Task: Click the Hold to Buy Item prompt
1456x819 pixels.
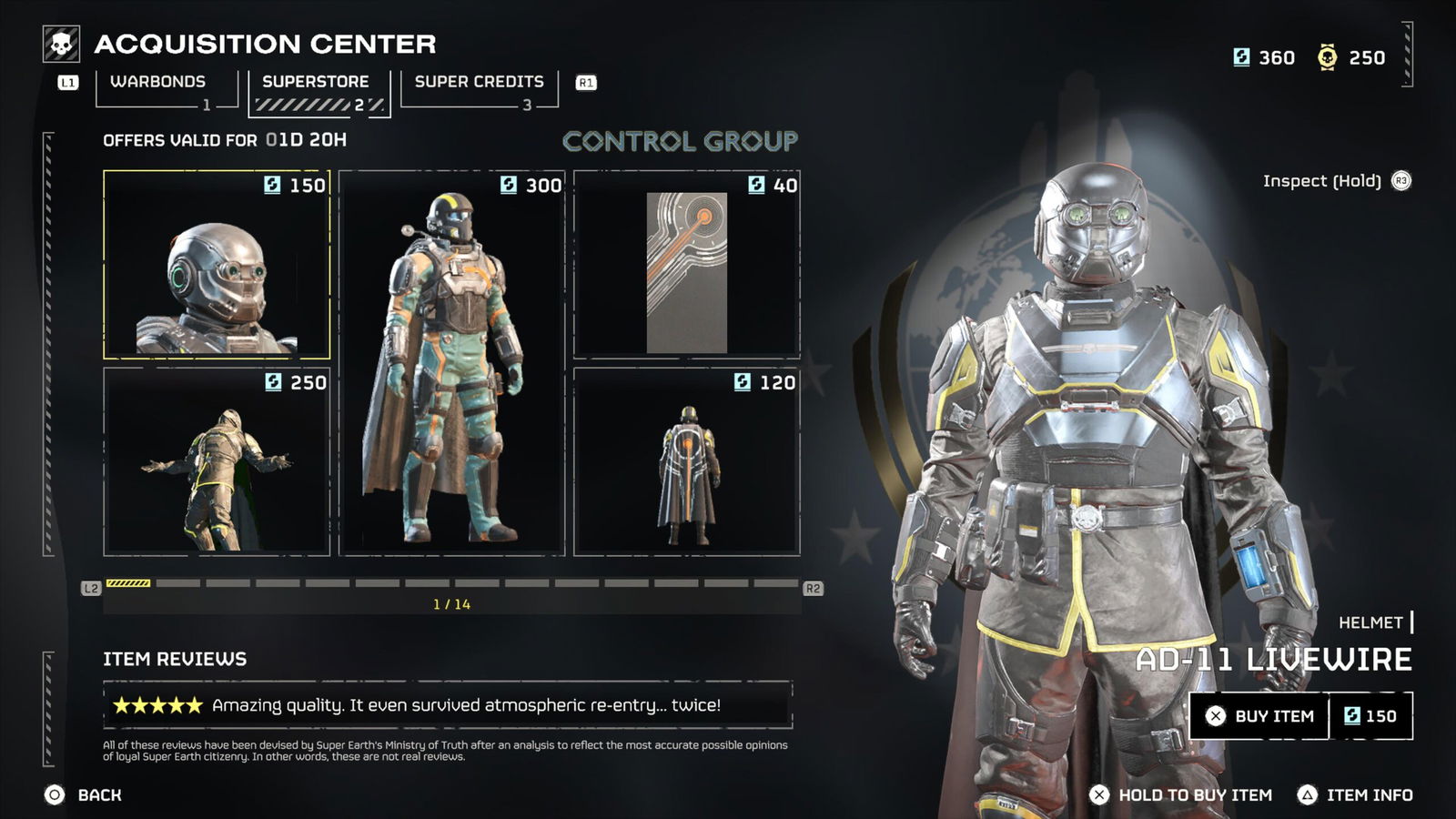Action: click(1181, 795)
